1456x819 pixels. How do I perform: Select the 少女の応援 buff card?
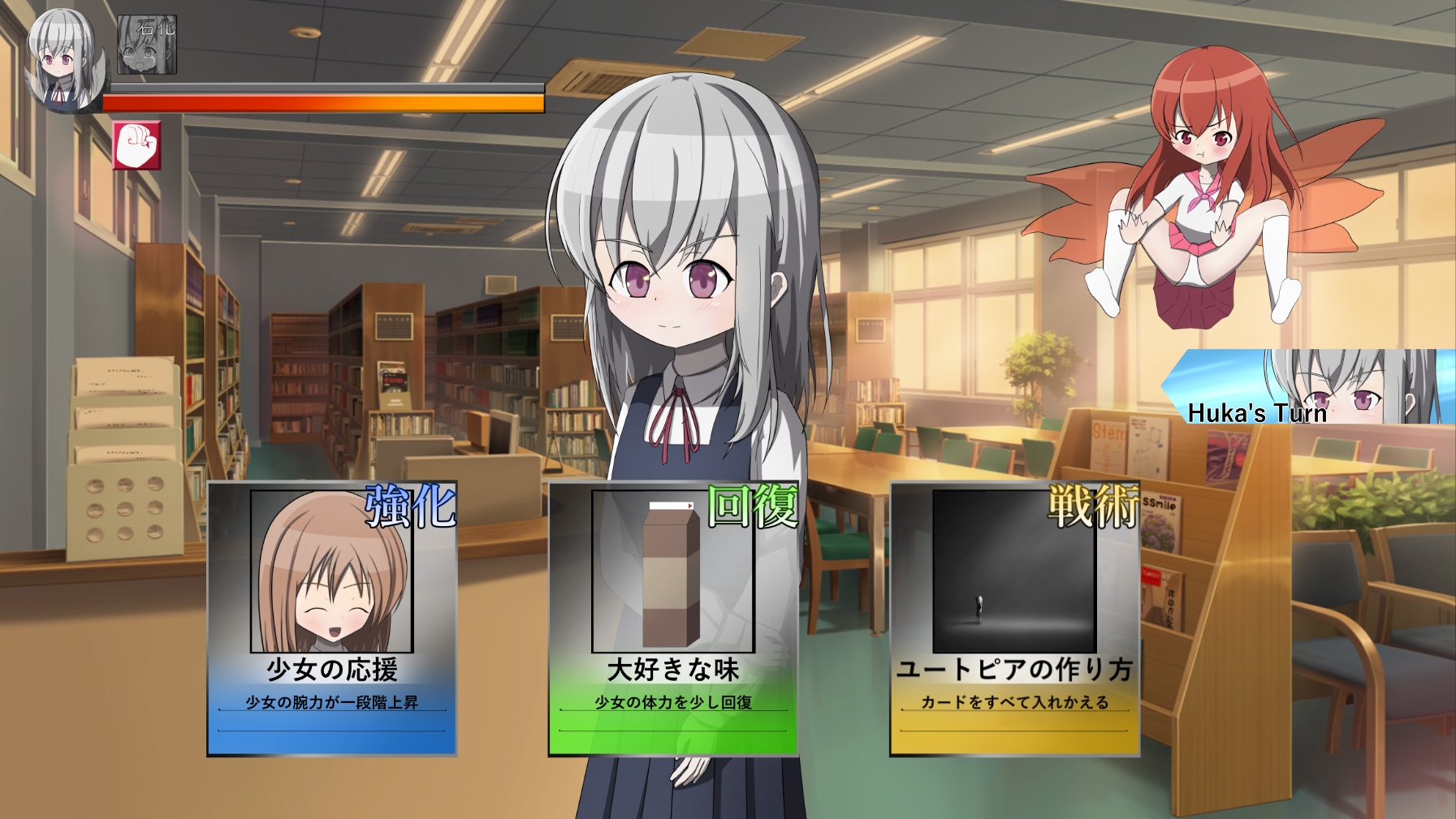pyautogui.click(x=332, y=619)
